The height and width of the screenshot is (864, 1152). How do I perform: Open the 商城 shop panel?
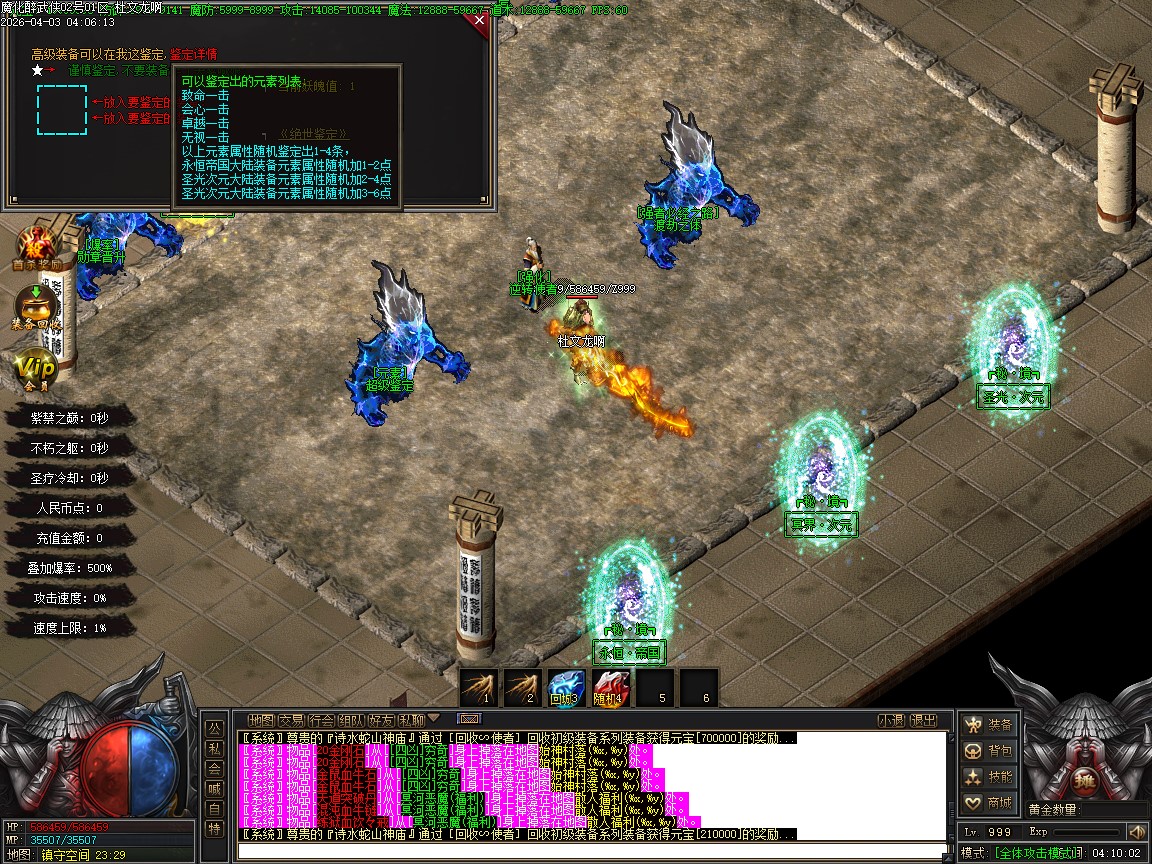(x=988, y=803)
